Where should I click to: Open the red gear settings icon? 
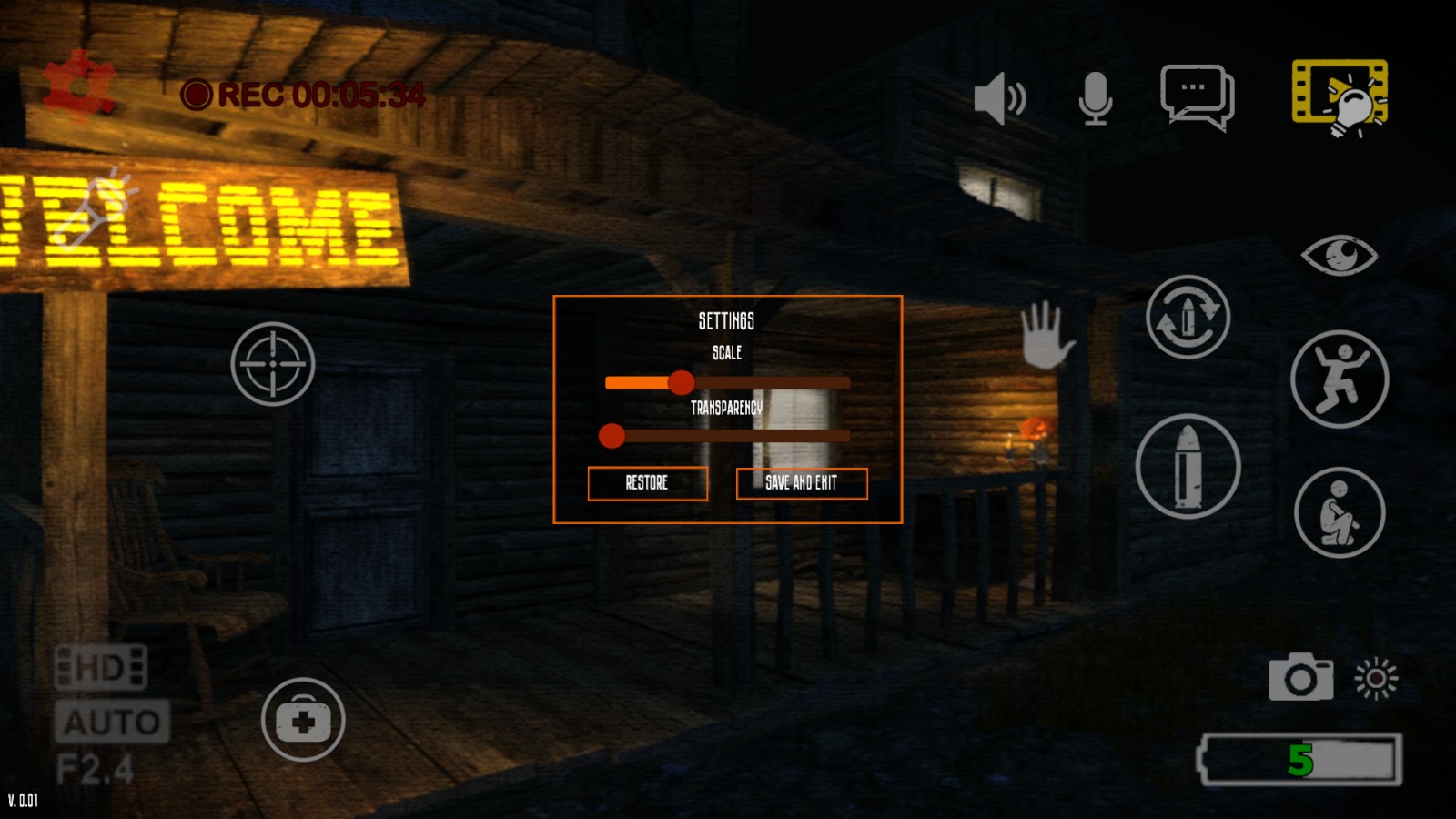[x=79, y=84]
